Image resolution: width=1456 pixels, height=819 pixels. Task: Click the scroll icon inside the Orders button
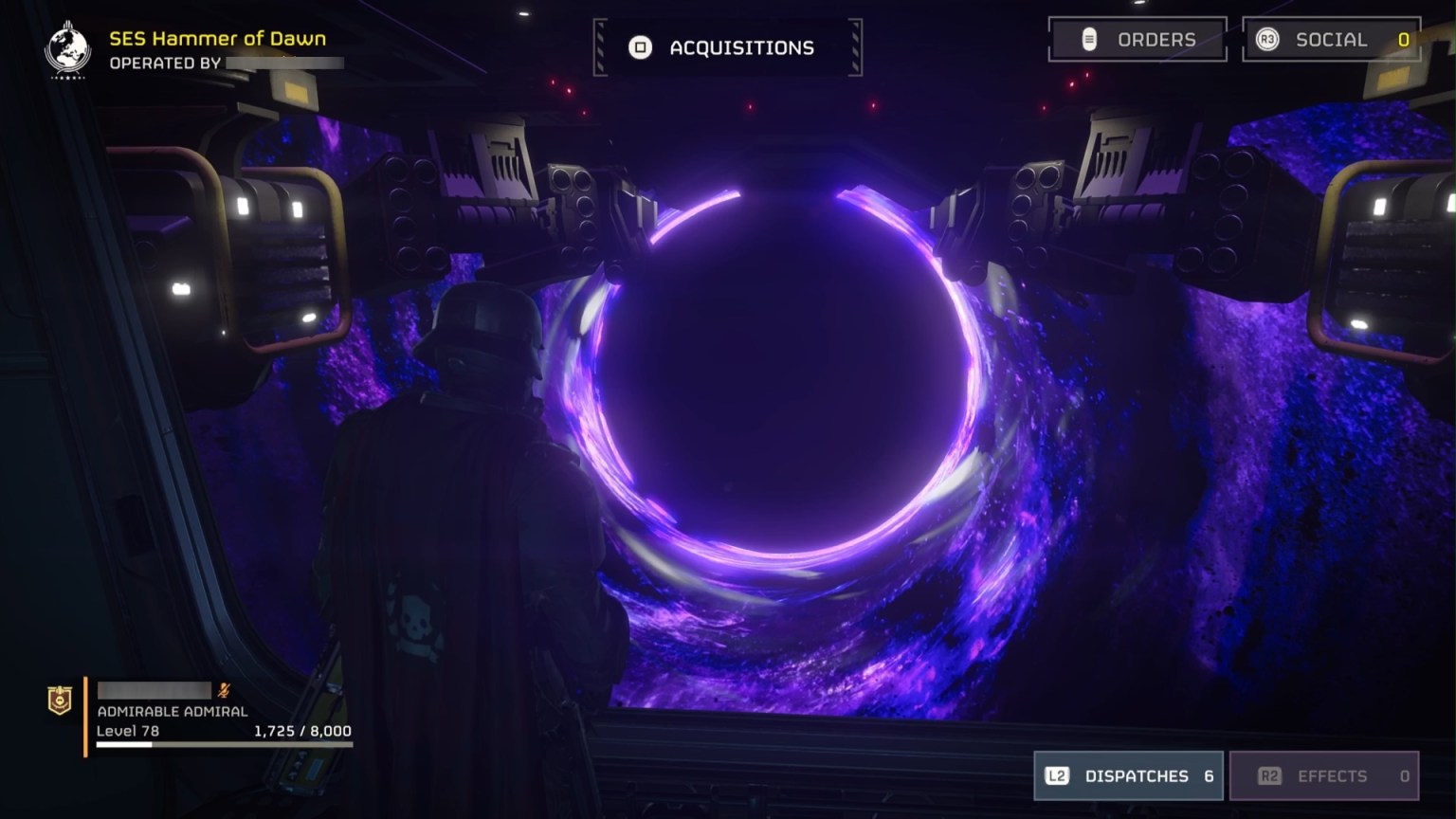1086,40
